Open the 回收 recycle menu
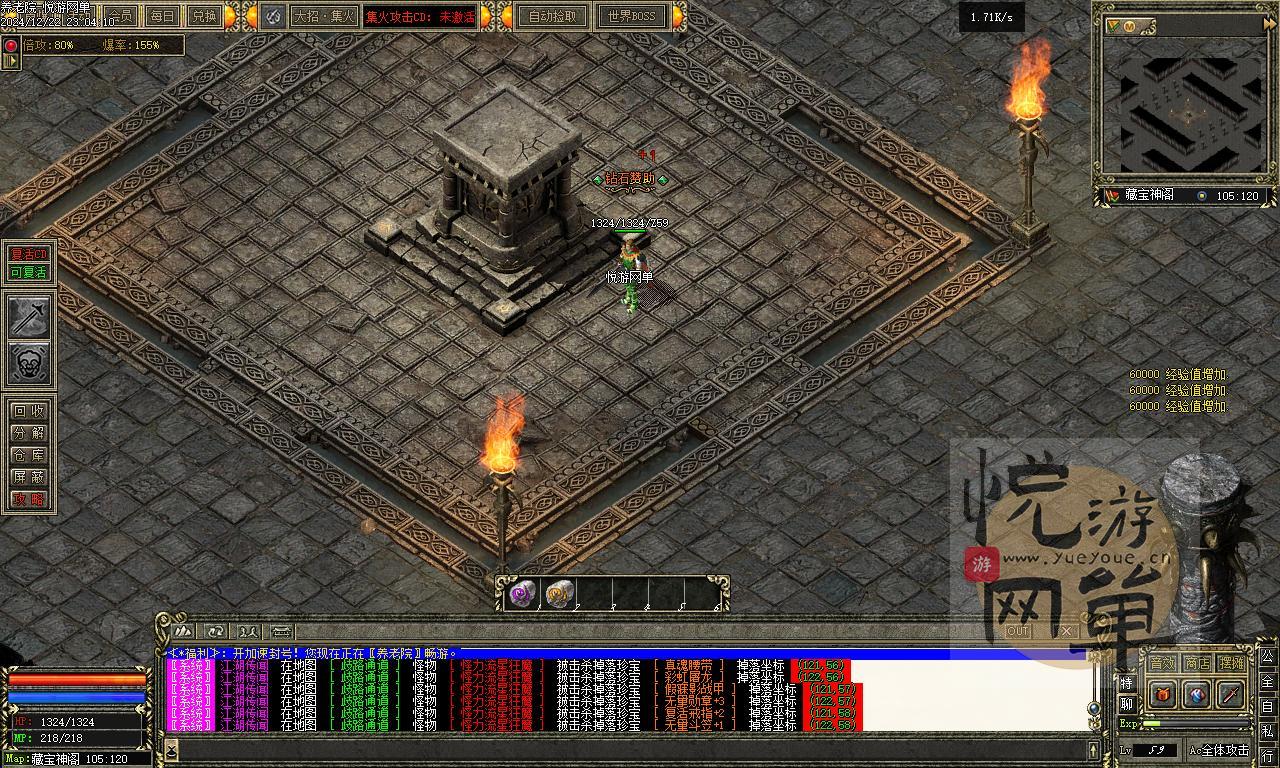Image resolution: width=1280 pixels, height=768 pixels. pos(29,411)
